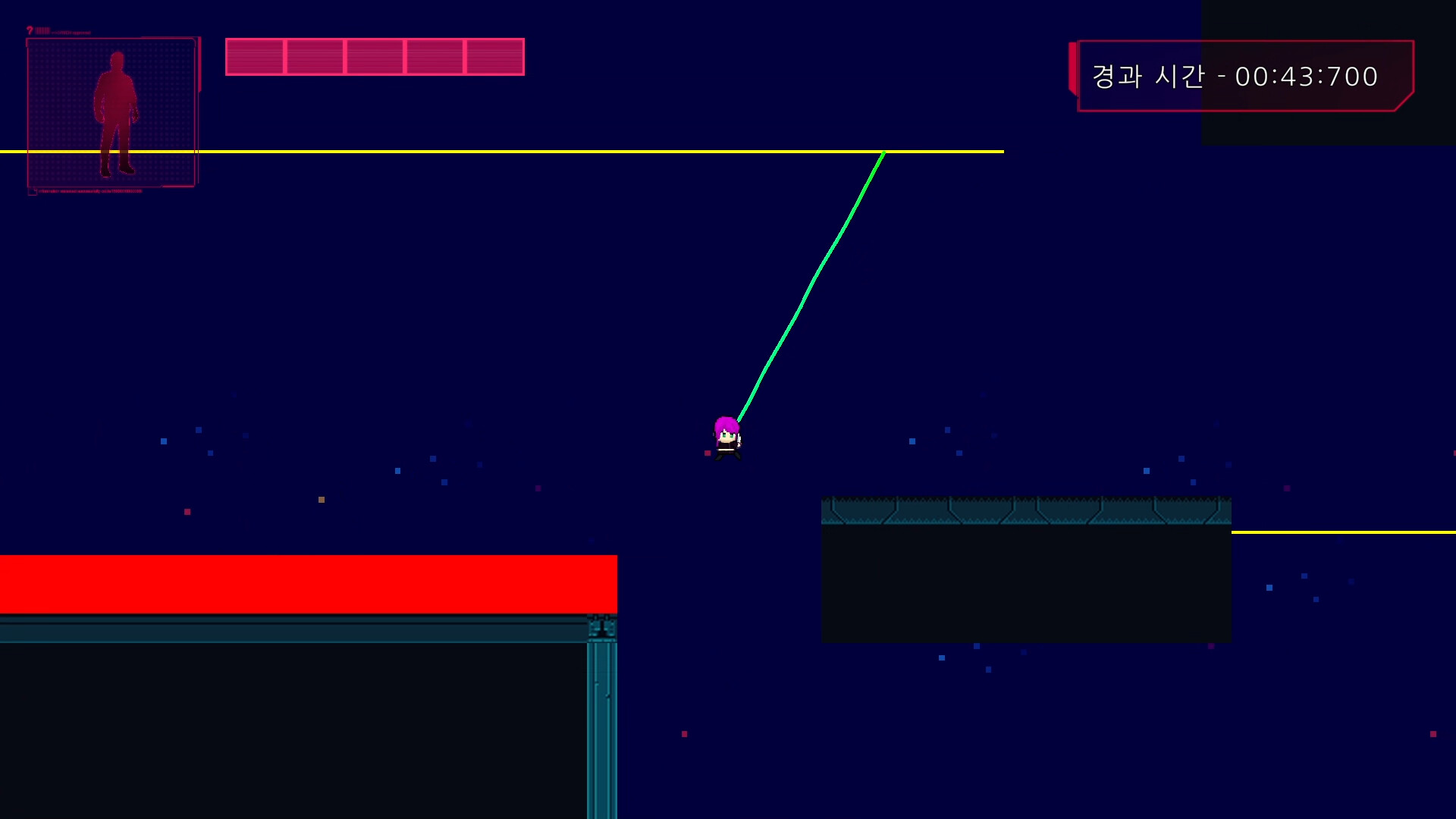Expand the info text below the portrait panel
1456x819 pixels.
point(89,191)
